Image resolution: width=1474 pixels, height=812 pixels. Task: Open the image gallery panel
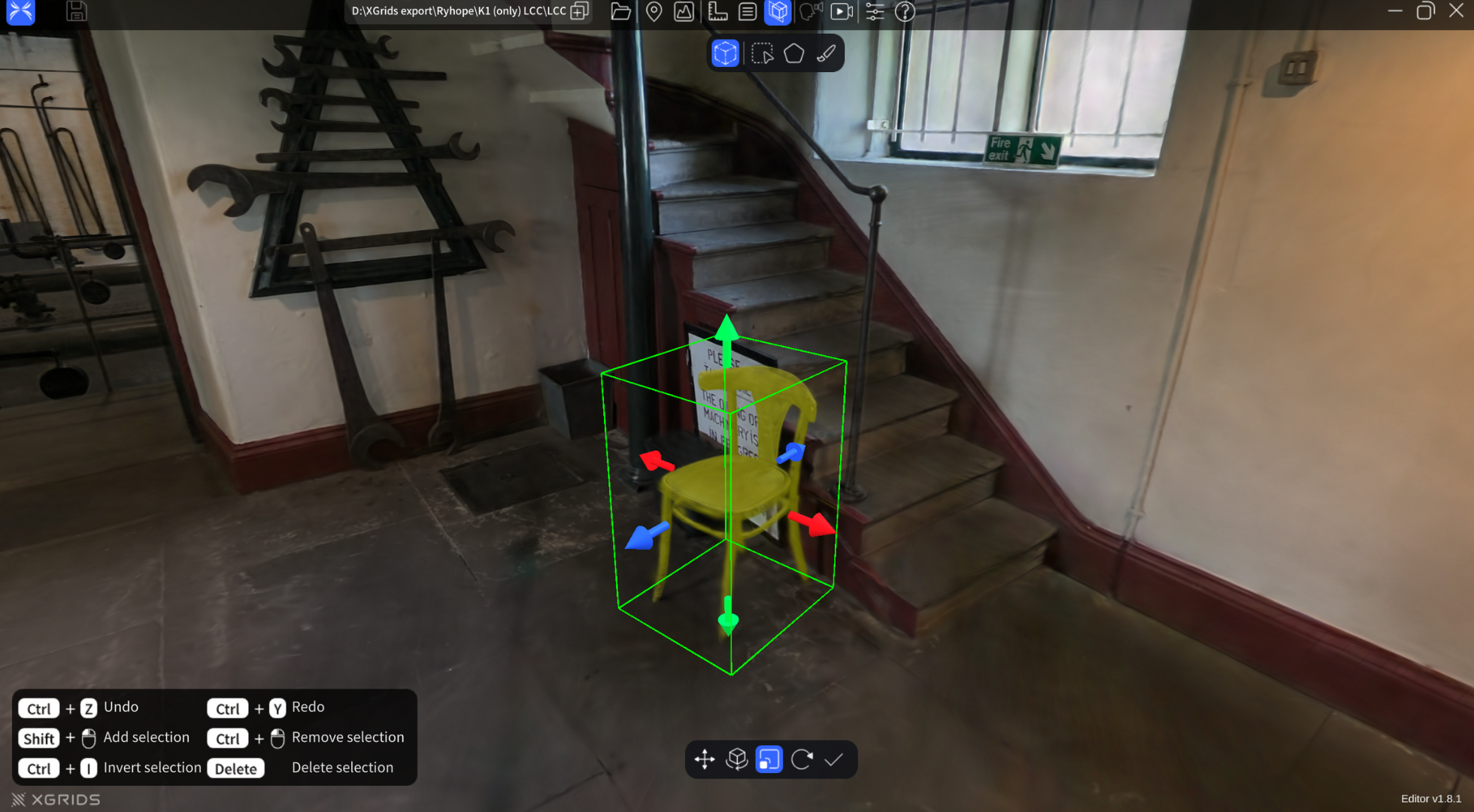point(684,12)
